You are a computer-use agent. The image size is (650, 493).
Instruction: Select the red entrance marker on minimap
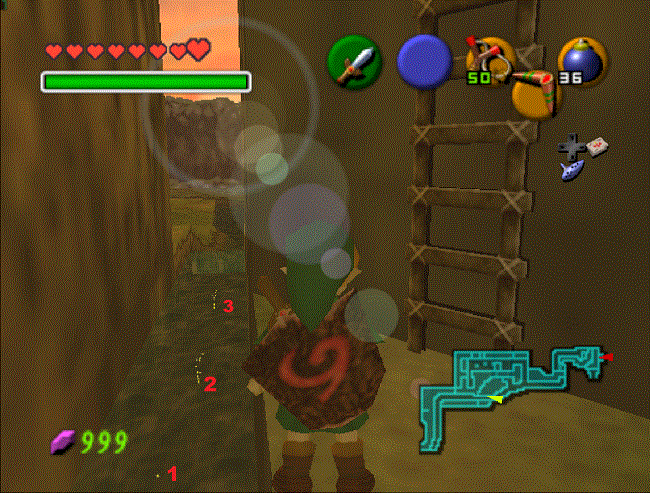[608, 357]
